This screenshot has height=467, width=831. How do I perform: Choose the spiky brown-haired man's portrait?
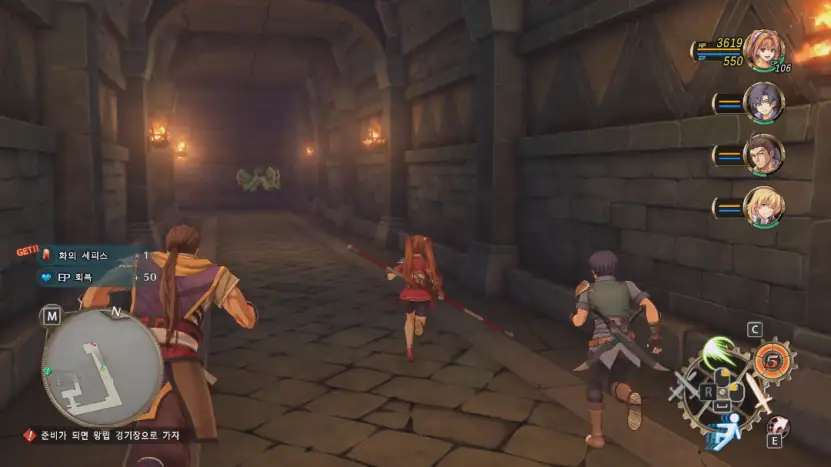point(764,154)
